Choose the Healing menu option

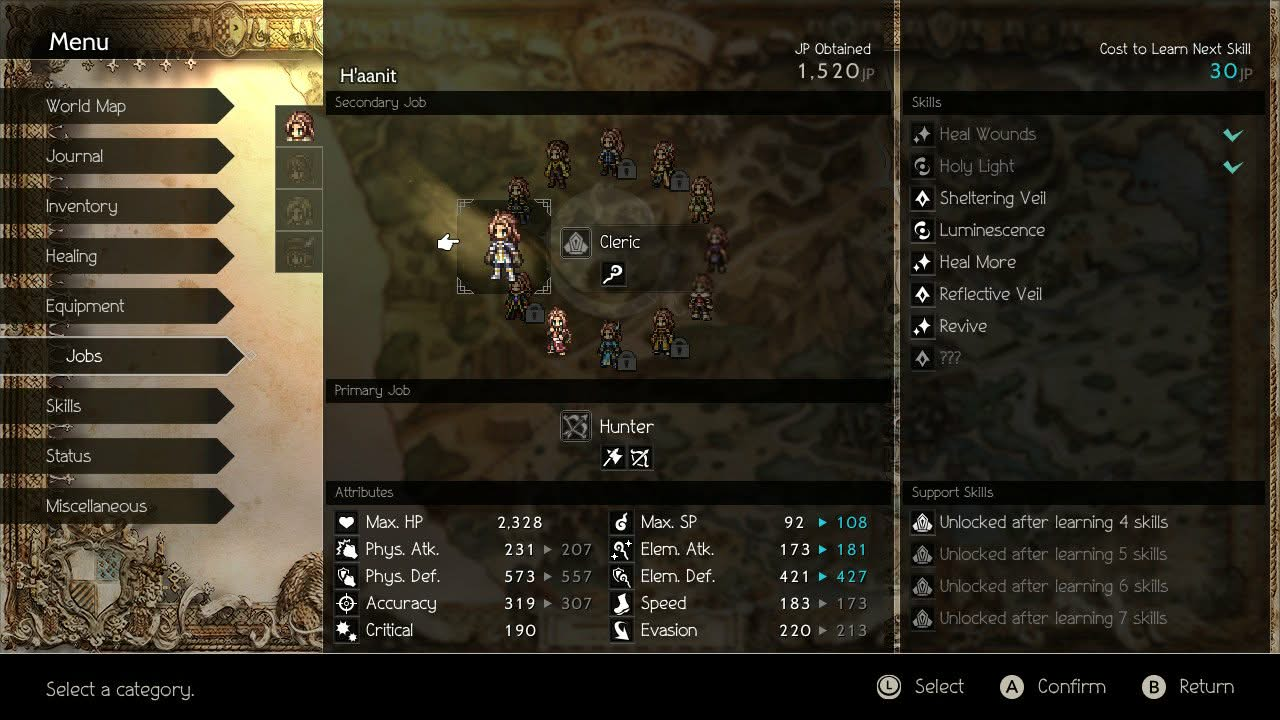click(71, 256)
